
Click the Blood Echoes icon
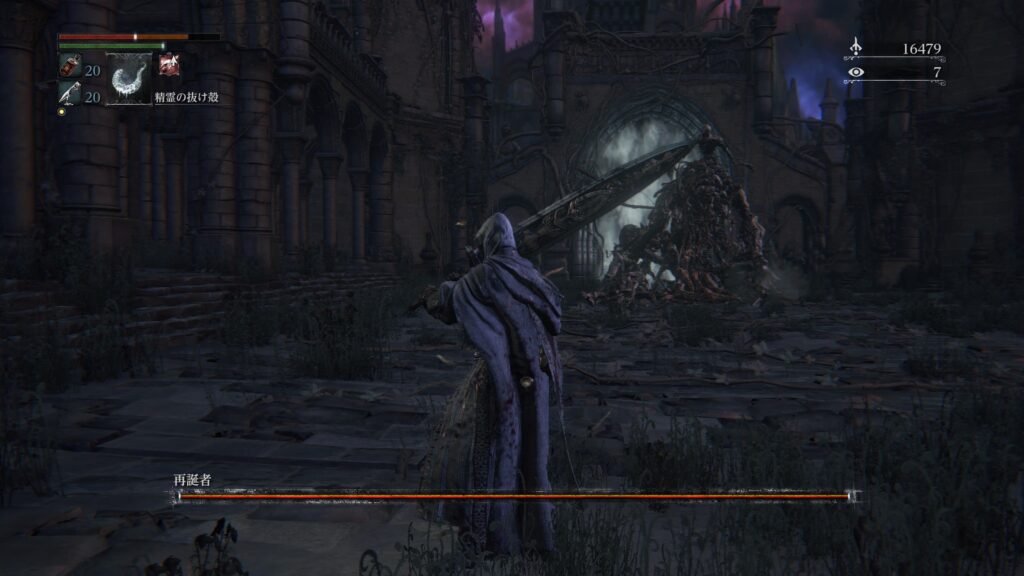pos(855,48)
